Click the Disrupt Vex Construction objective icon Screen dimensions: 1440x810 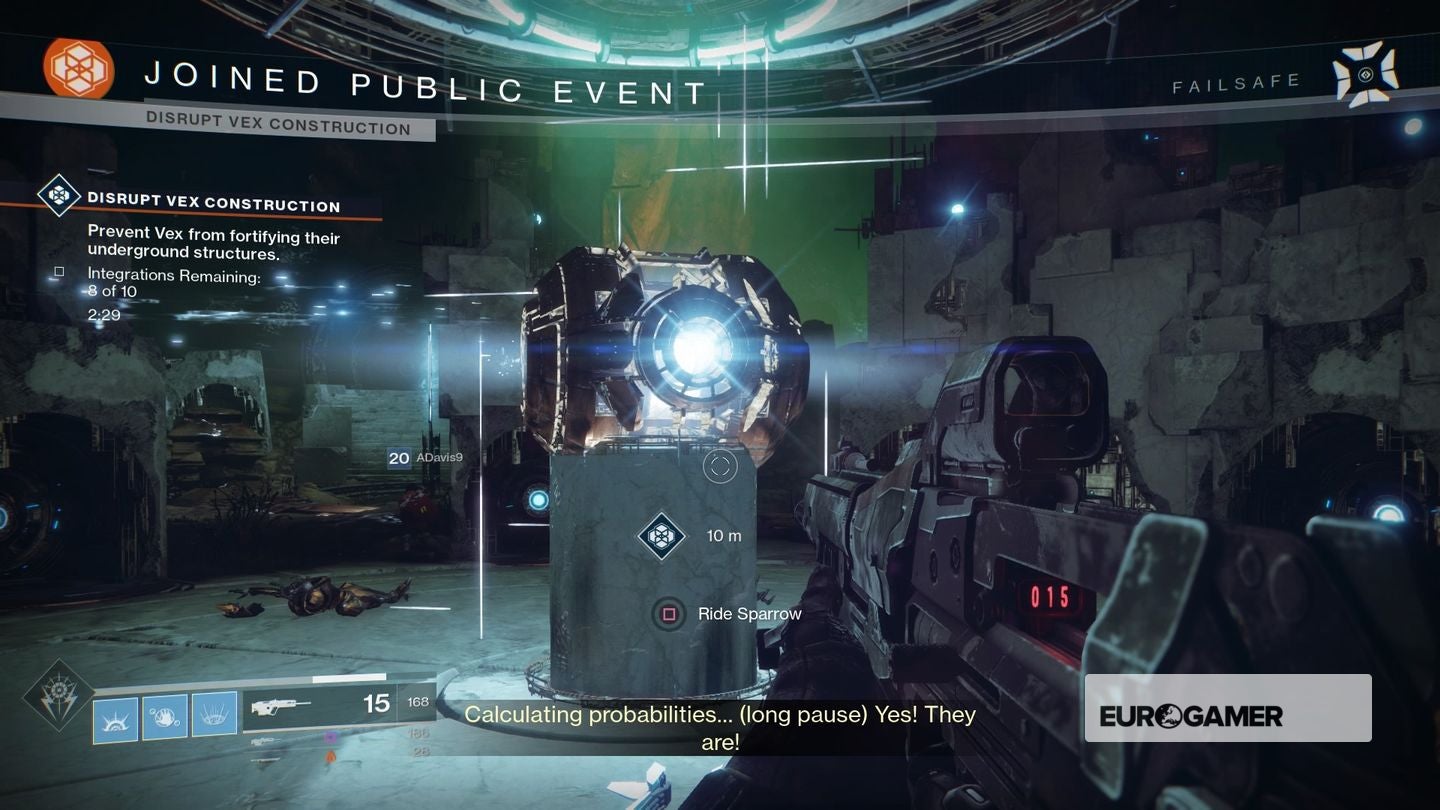pyautogui.click(x=59, y=197)
